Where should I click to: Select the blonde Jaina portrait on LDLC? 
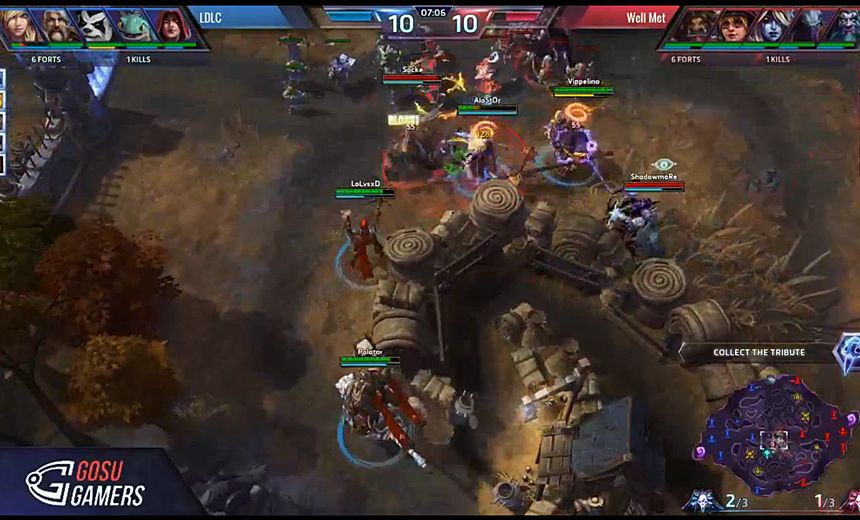(19, 27)
